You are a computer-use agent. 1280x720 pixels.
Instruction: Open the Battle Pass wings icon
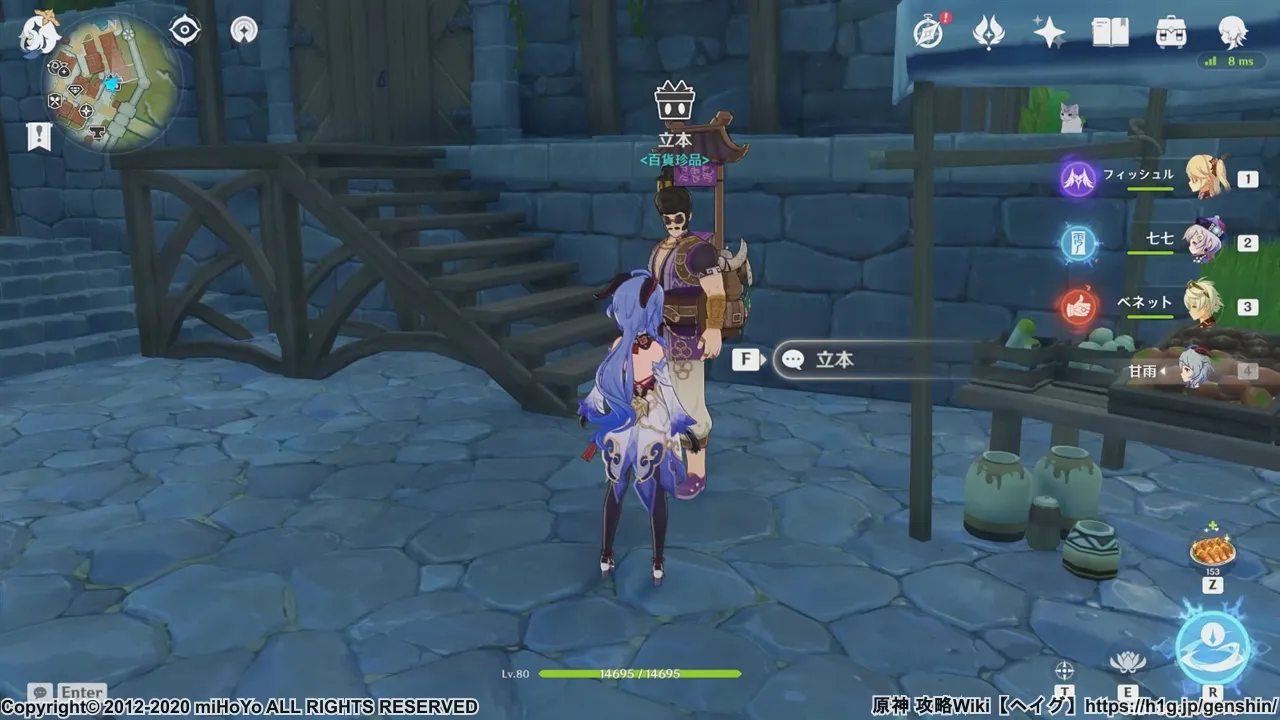point(988,32)
